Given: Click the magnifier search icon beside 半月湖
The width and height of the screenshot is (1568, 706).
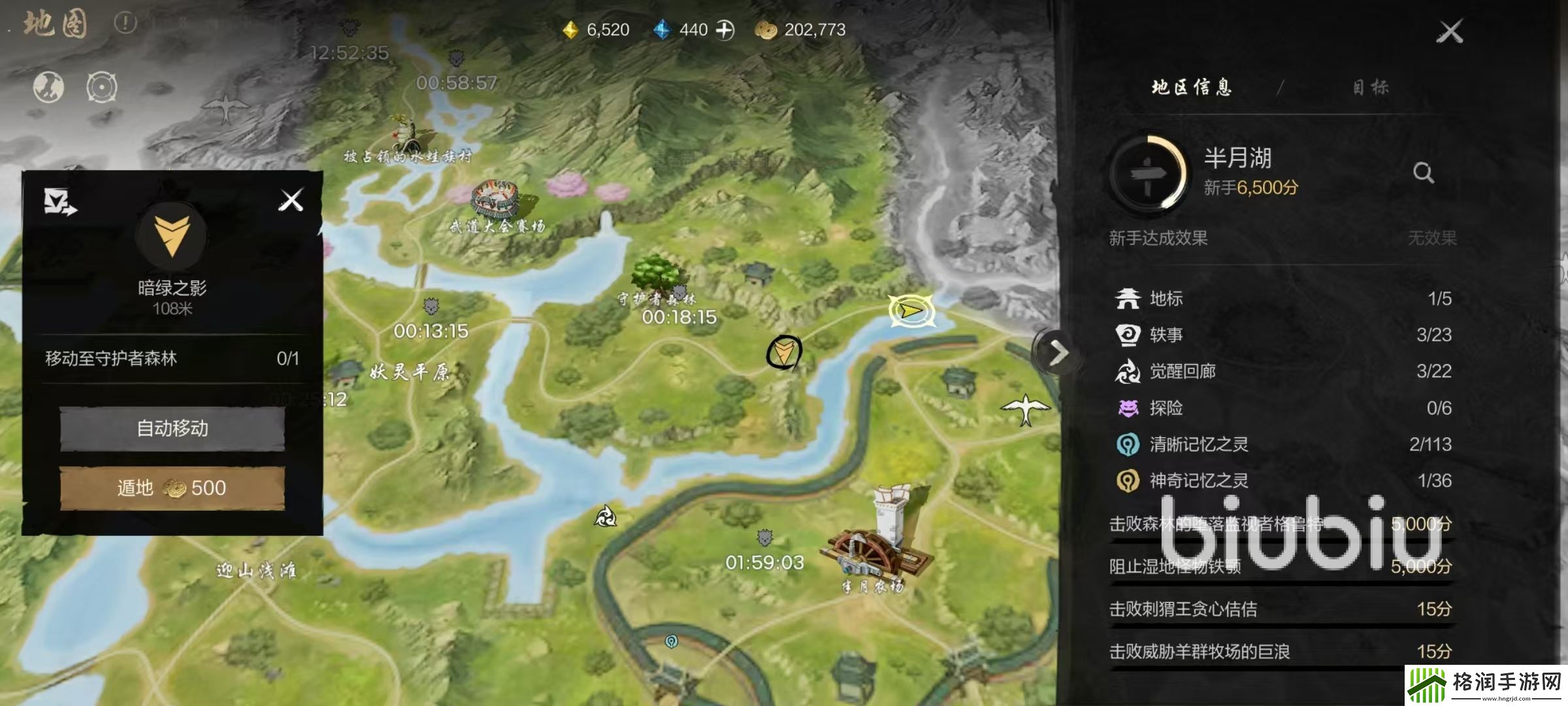Looking at the screenshot, I should (1423, 173).
